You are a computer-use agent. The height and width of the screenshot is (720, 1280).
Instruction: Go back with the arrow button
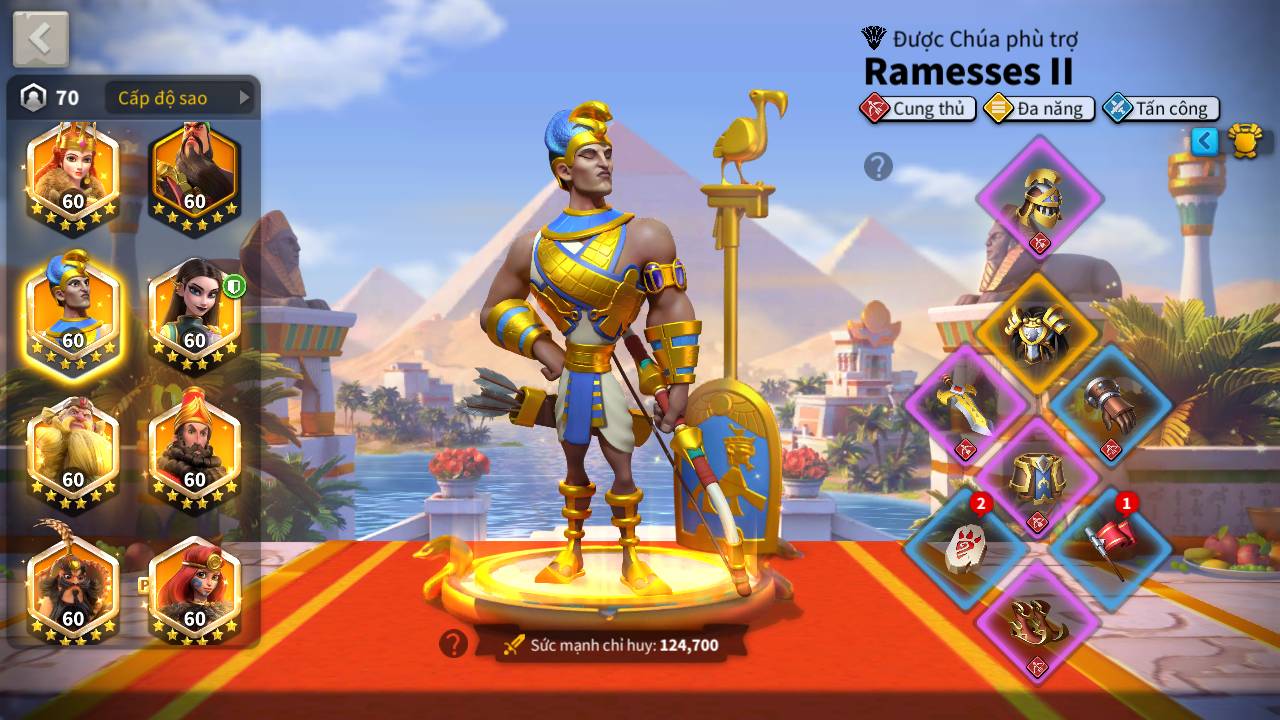(x=41, y=39)
